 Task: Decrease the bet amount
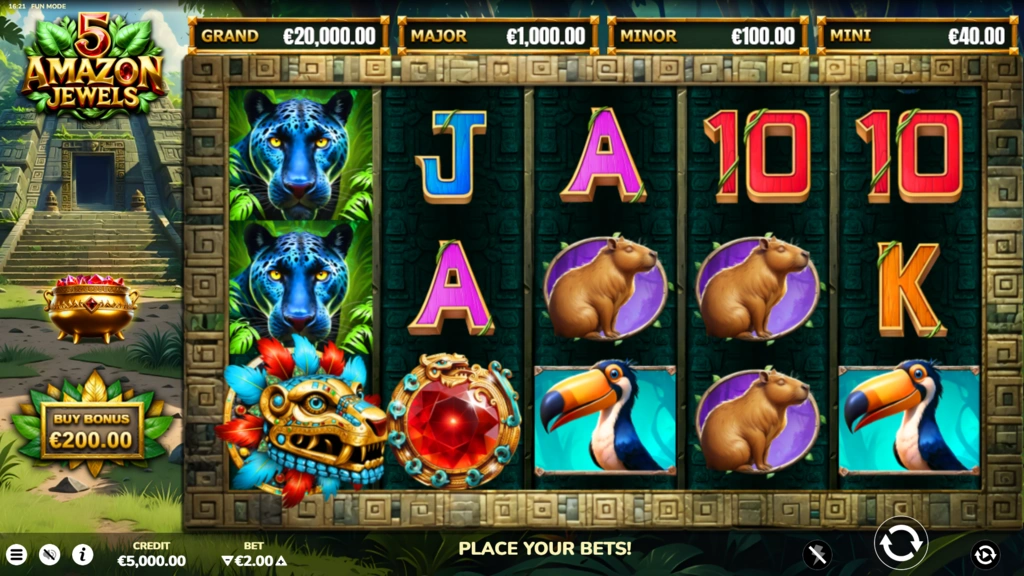(x=228, y=561)
